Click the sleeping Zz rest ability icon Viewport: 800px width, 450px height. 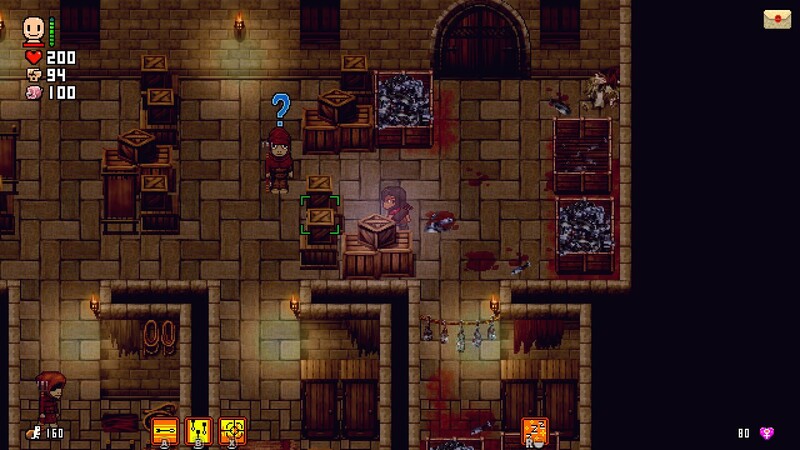(535, 431)
